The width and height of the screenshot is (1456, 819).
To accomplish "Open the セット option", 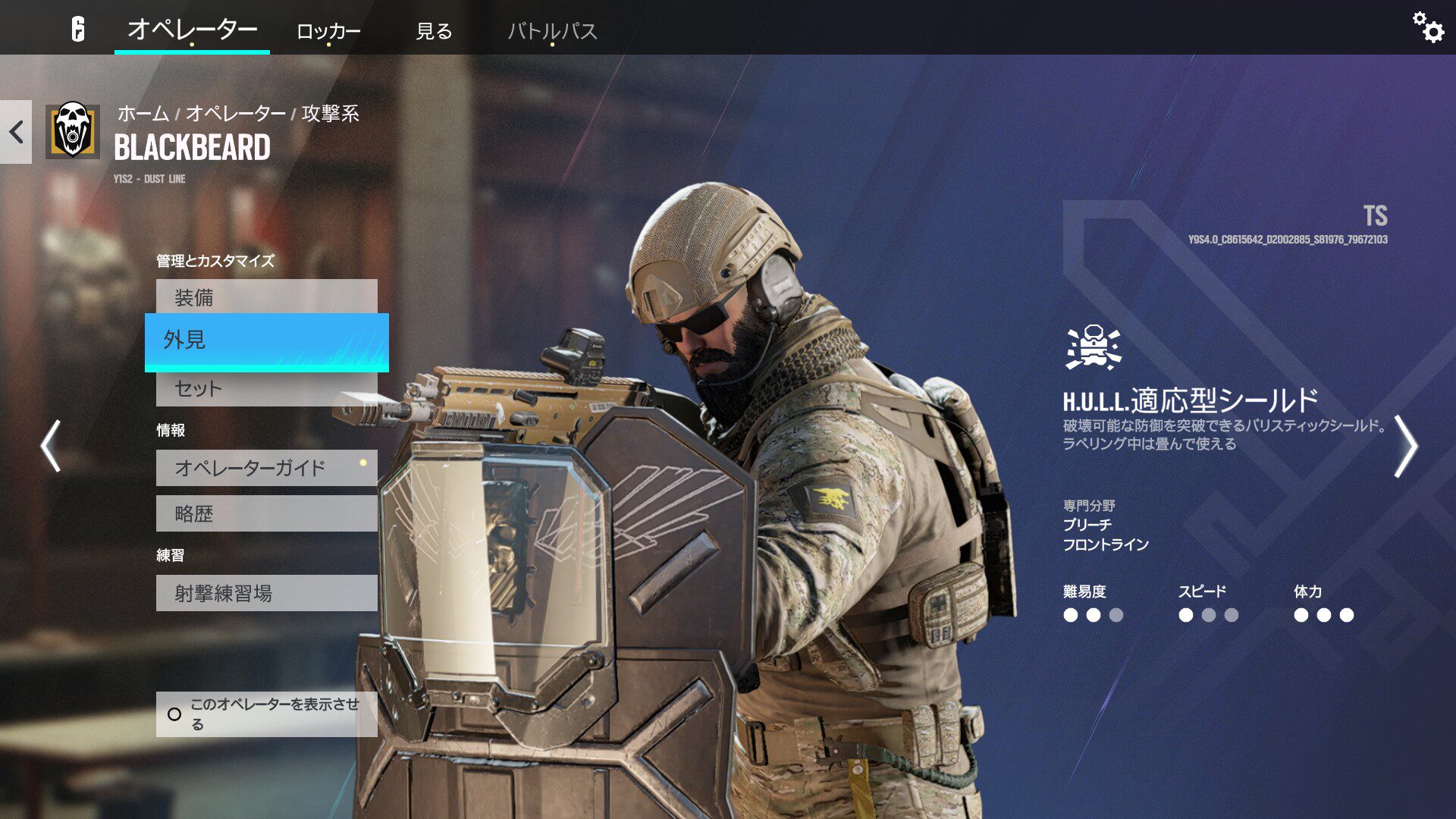I will pyautogui.click(x=267, y=389).
